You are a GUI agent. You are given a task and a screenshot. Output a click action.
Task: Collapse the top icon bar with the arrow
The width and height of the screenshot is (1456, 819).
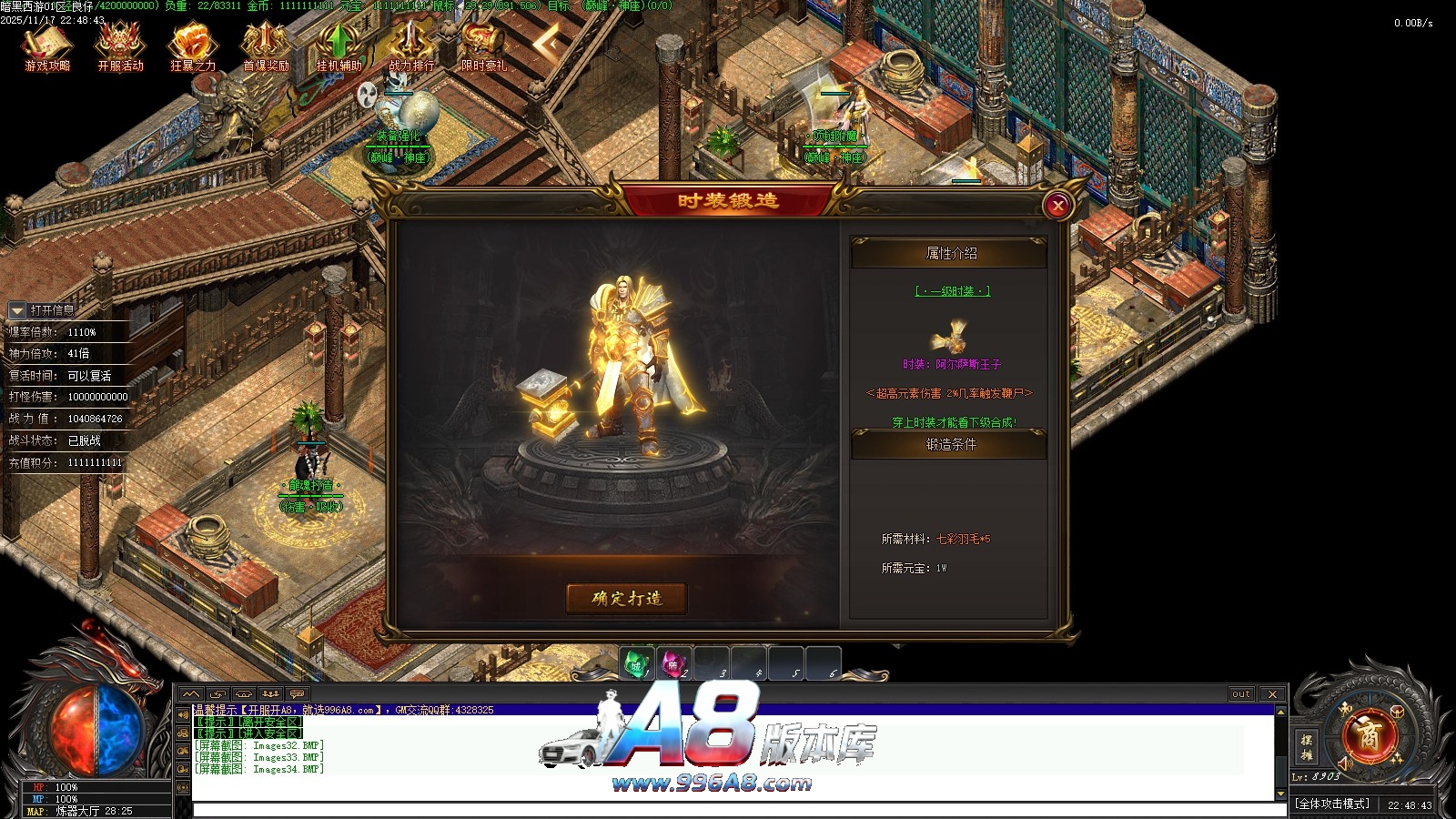(x=548, y=43)
